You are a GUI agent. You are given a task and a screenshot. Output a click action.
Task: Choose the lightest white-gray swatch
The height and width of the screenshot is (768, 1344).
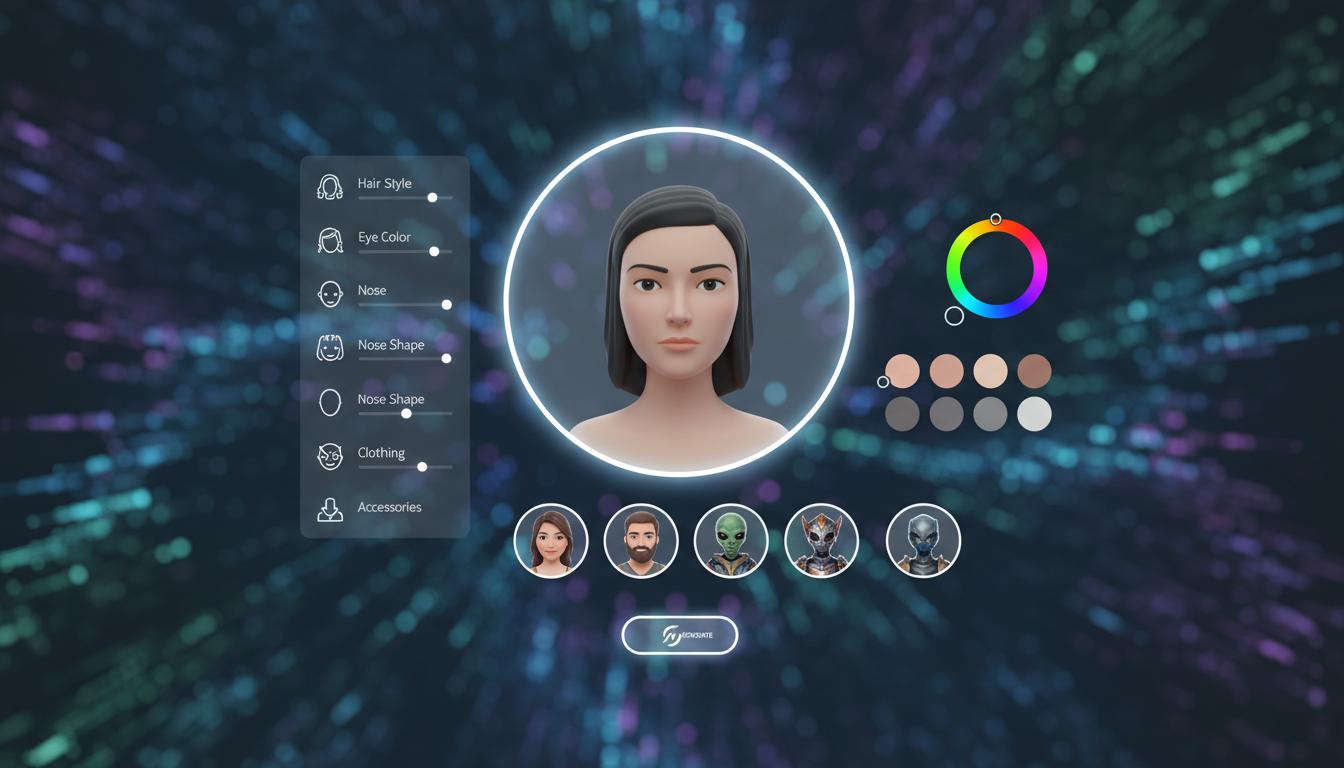click(1034, 413)
